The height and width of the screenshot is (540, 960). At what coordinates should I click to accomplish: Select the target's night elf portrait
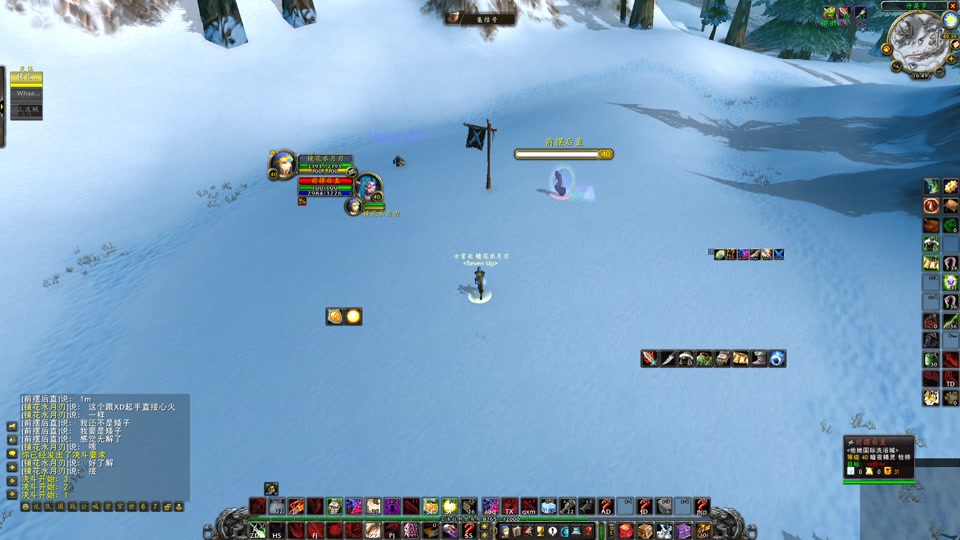pos(369,184)
